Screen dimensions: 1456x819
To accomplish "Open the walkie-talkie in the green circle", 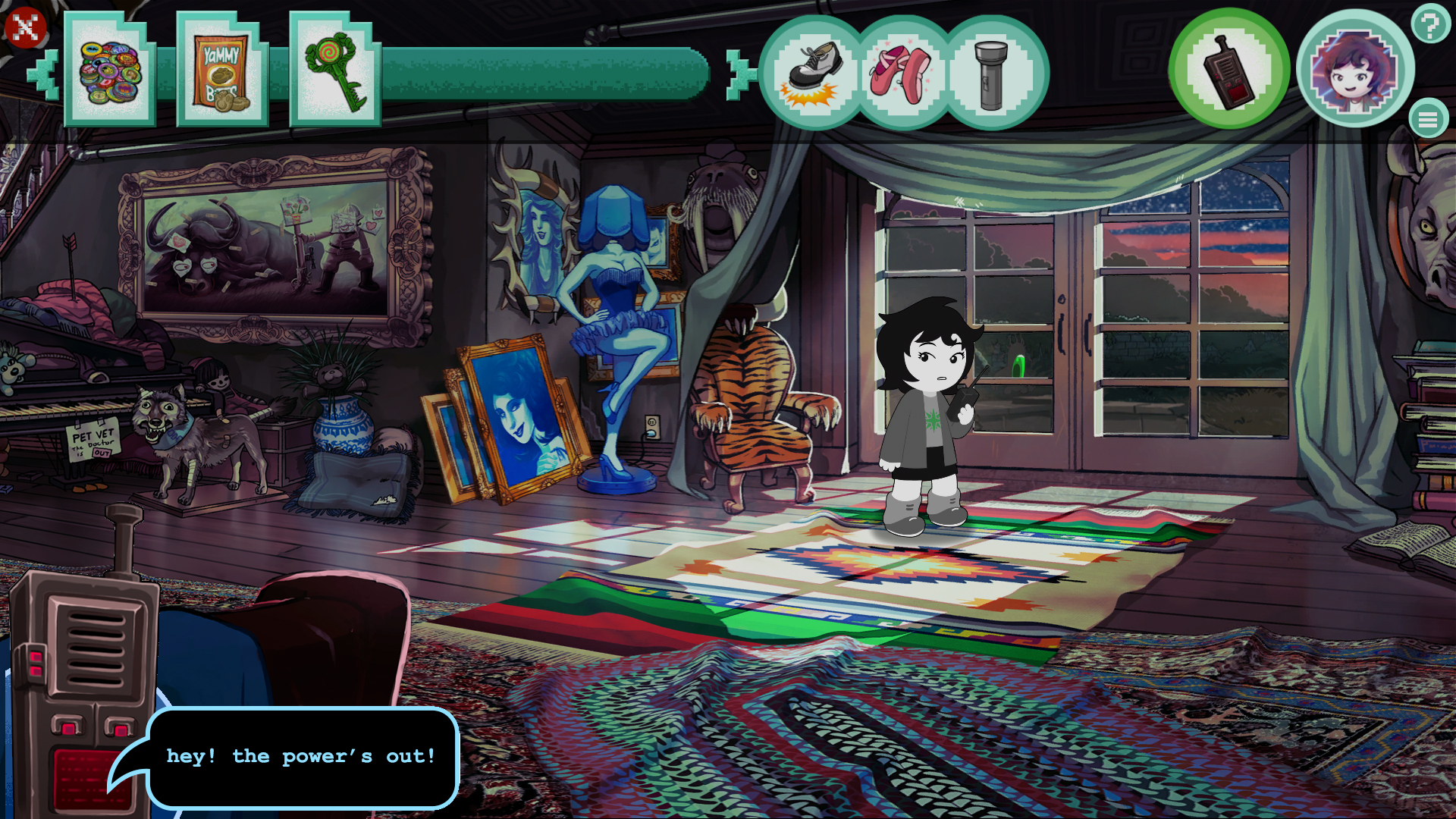I will (x=1228, y=70).
